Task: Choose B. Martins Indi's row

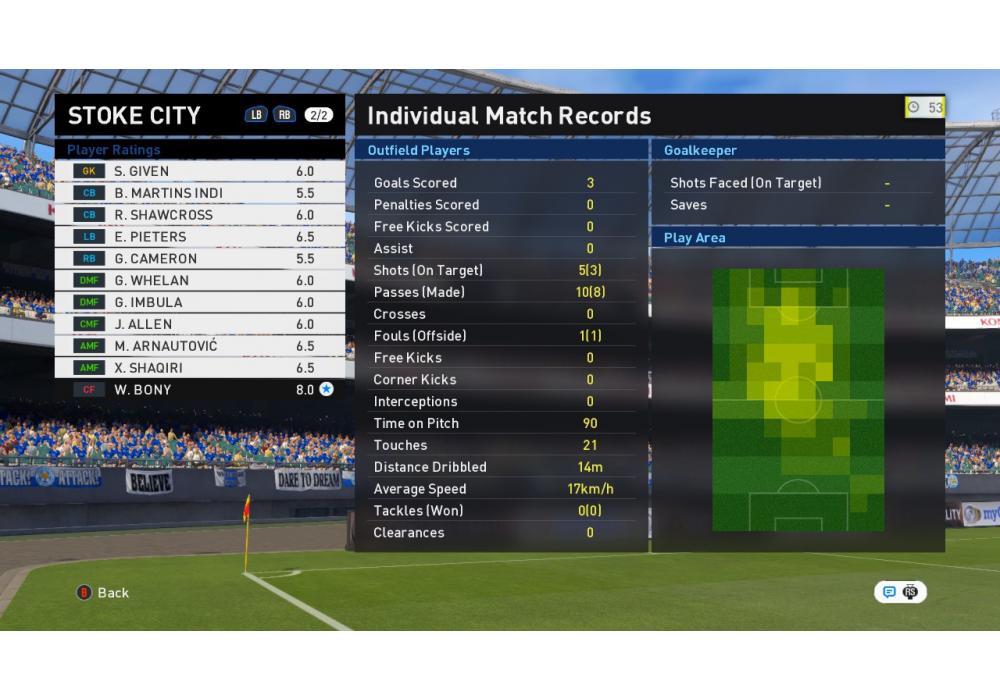Action: tap(200, 193)
